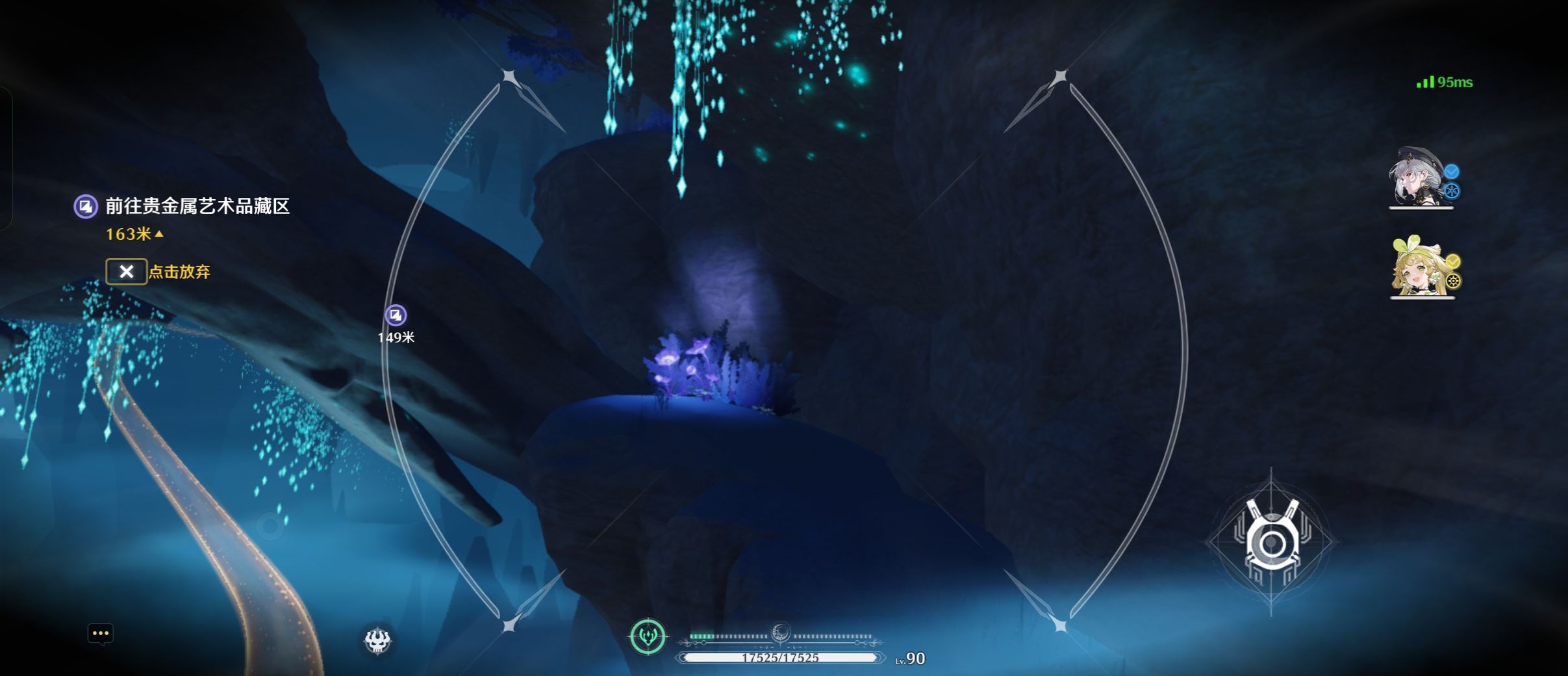Screen dimensions: 1568x676
Task: Tap the skull emblem icon
Action: coord(377,641)
